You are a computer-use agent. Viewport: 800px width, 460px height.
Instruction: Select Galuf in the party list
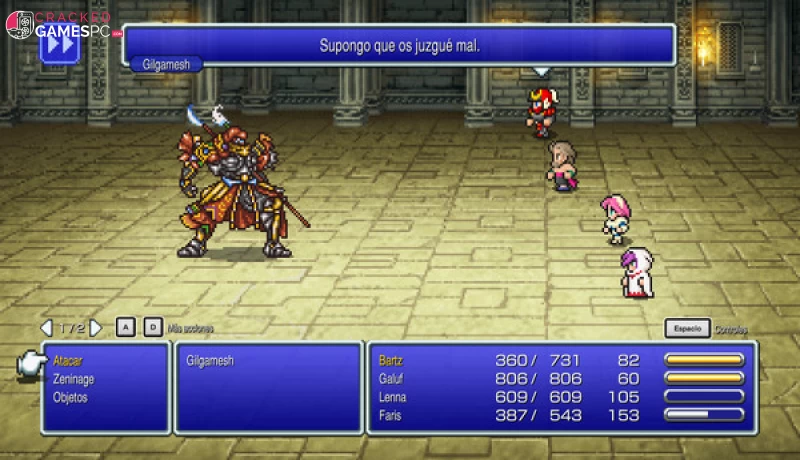(391, 378)
